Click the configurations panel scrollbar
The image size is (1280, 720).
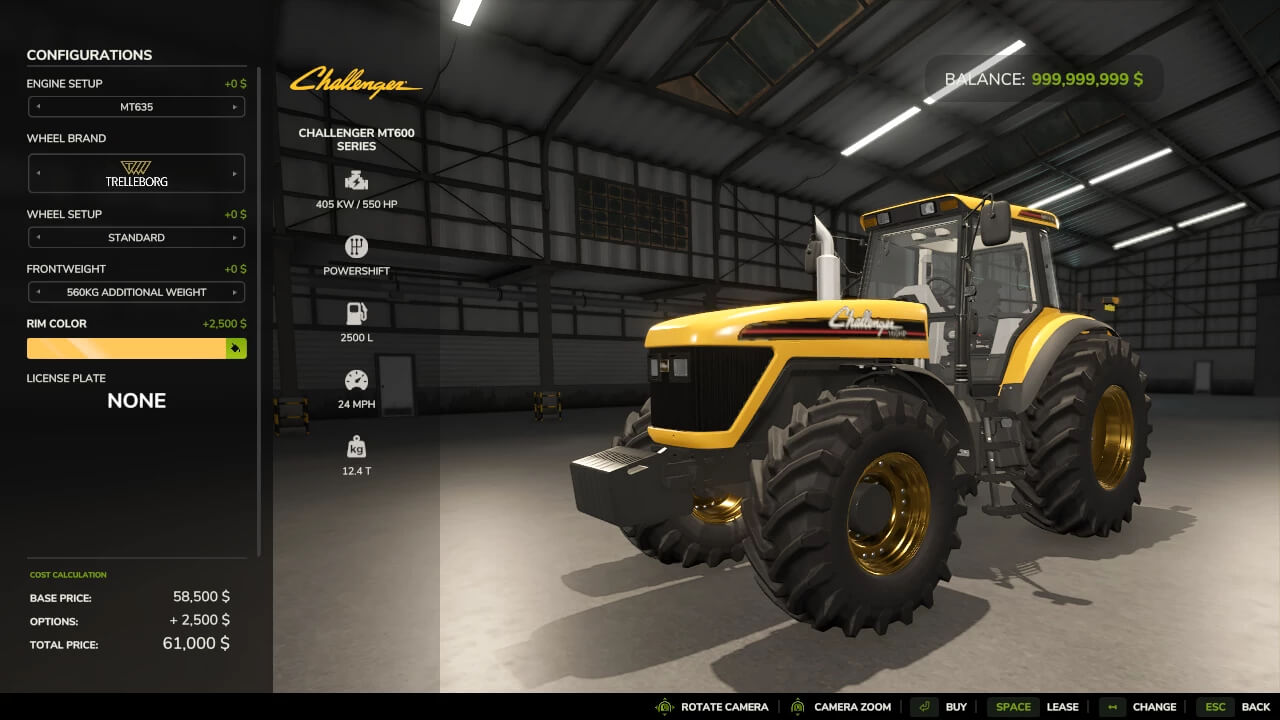click(x=259, y=300)
